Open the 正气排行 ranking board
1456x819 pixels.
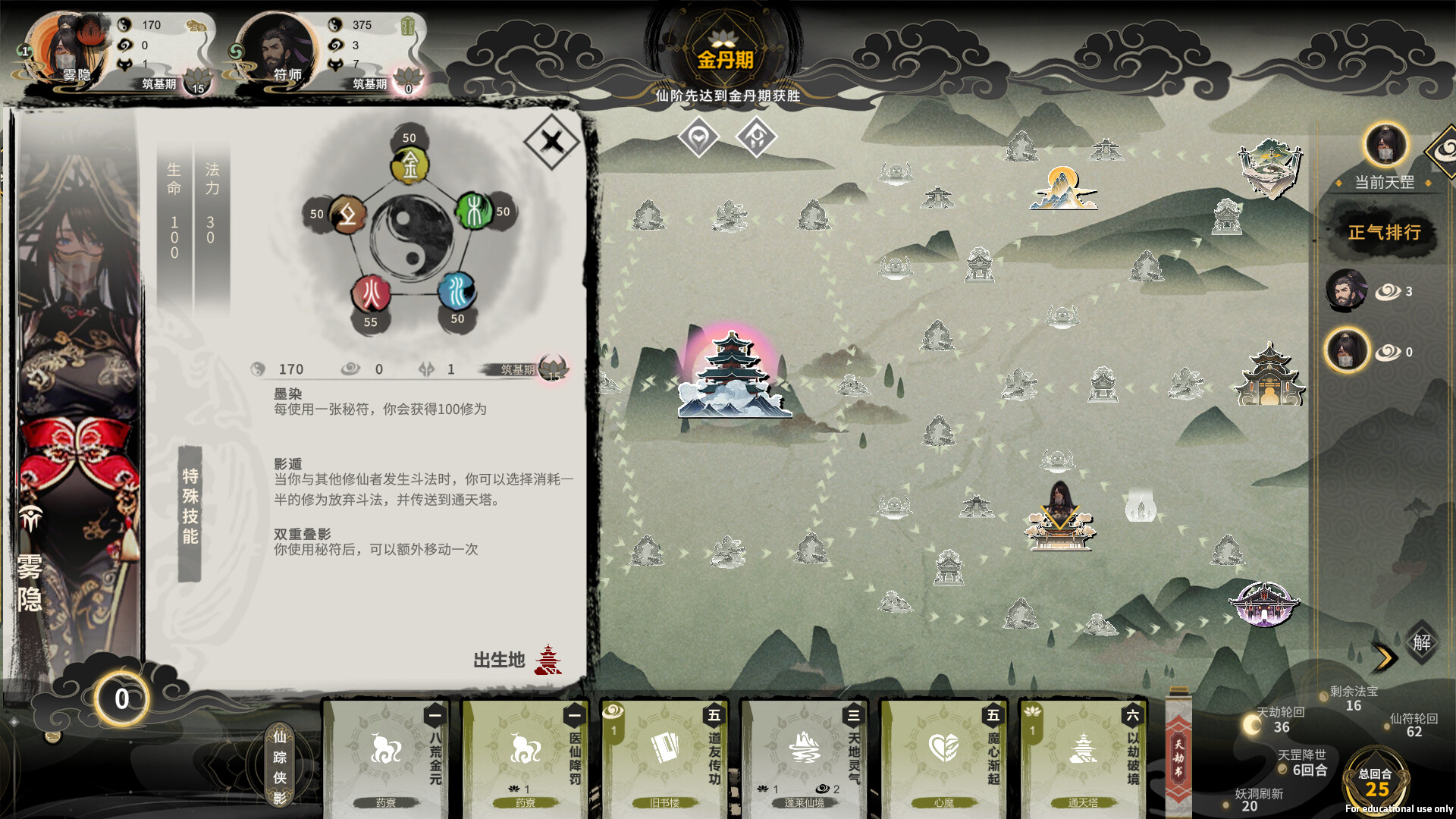tap(1385, 233)
